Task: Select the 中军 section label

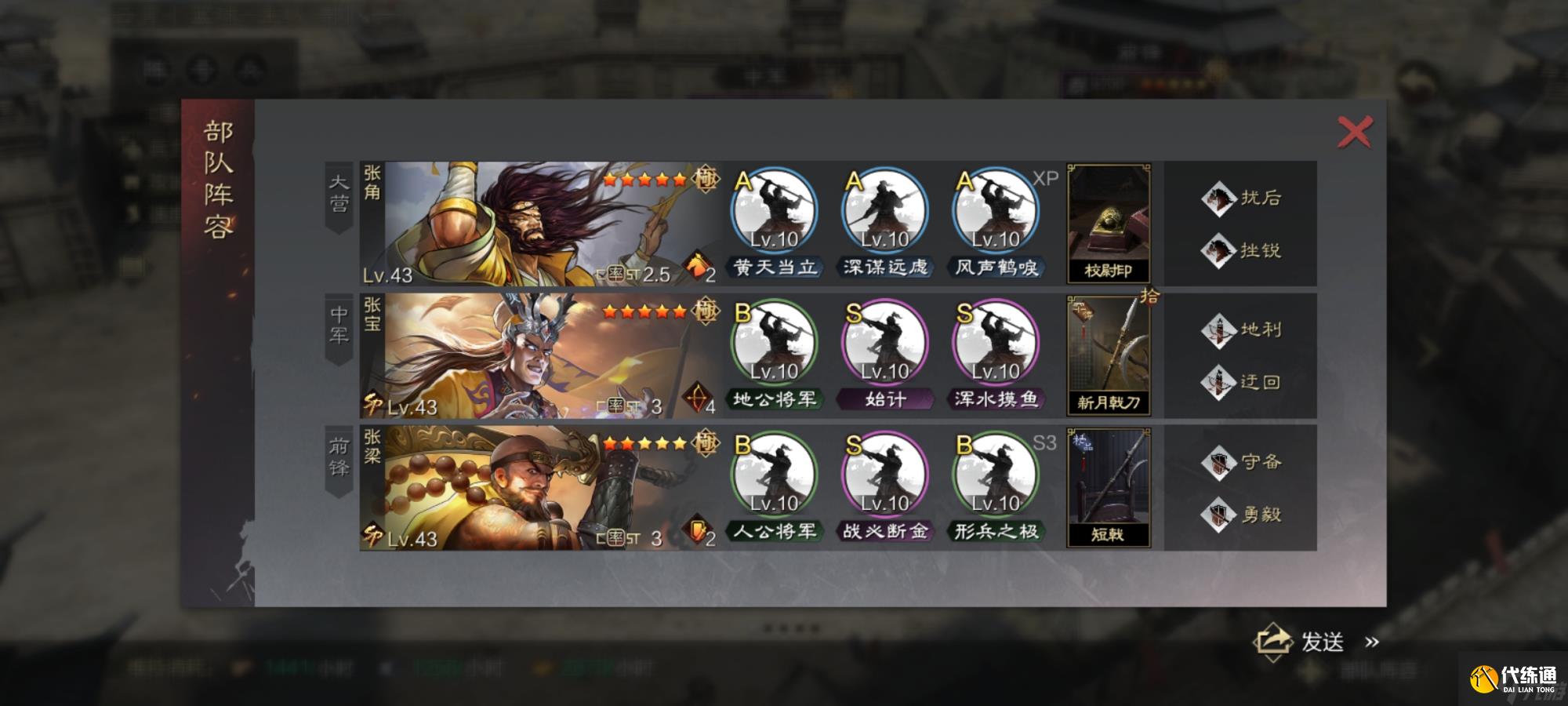Action: click(x=339, y=325)
